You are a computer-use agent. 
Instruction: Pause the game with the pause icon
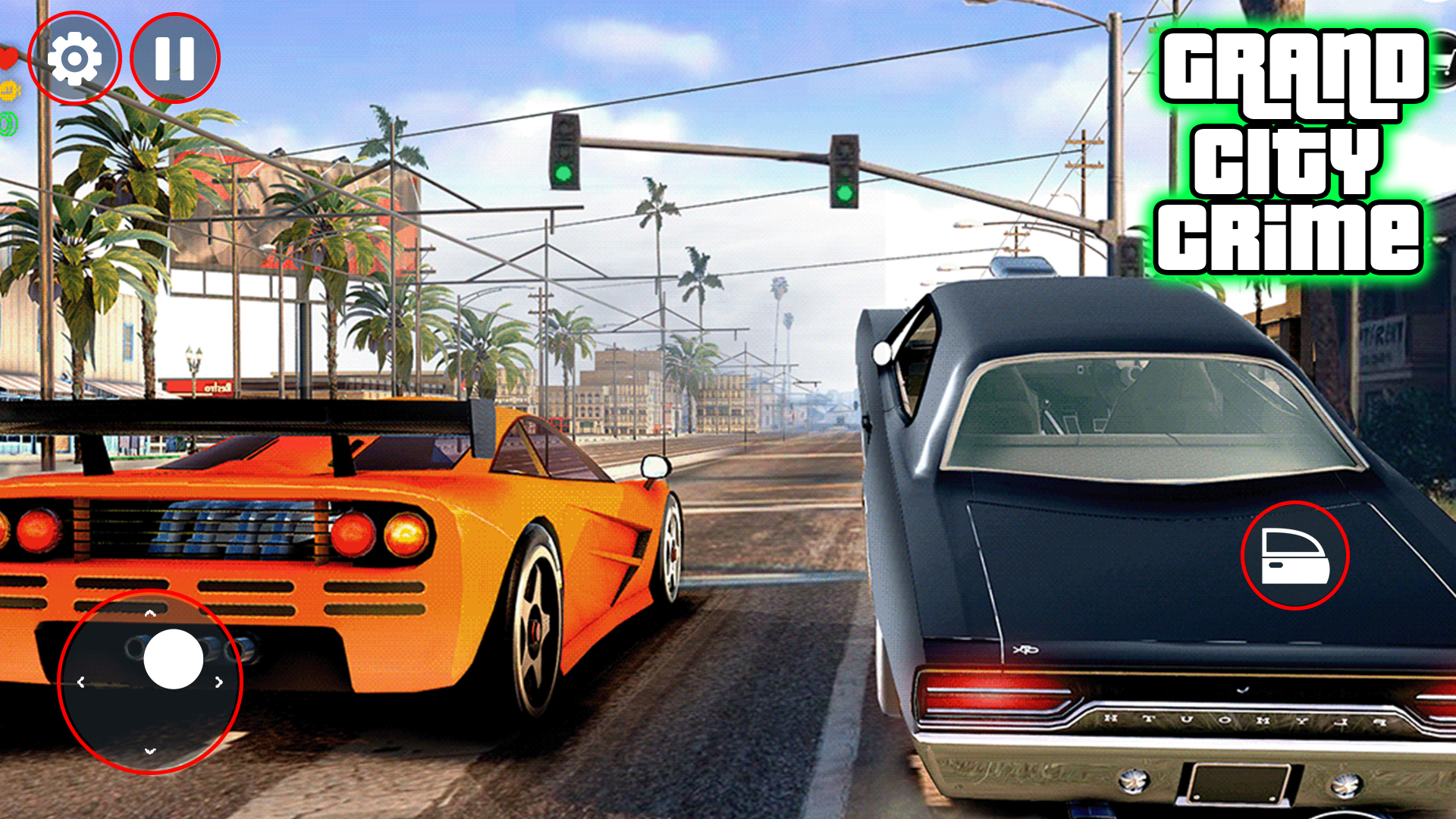pos(175,60)
